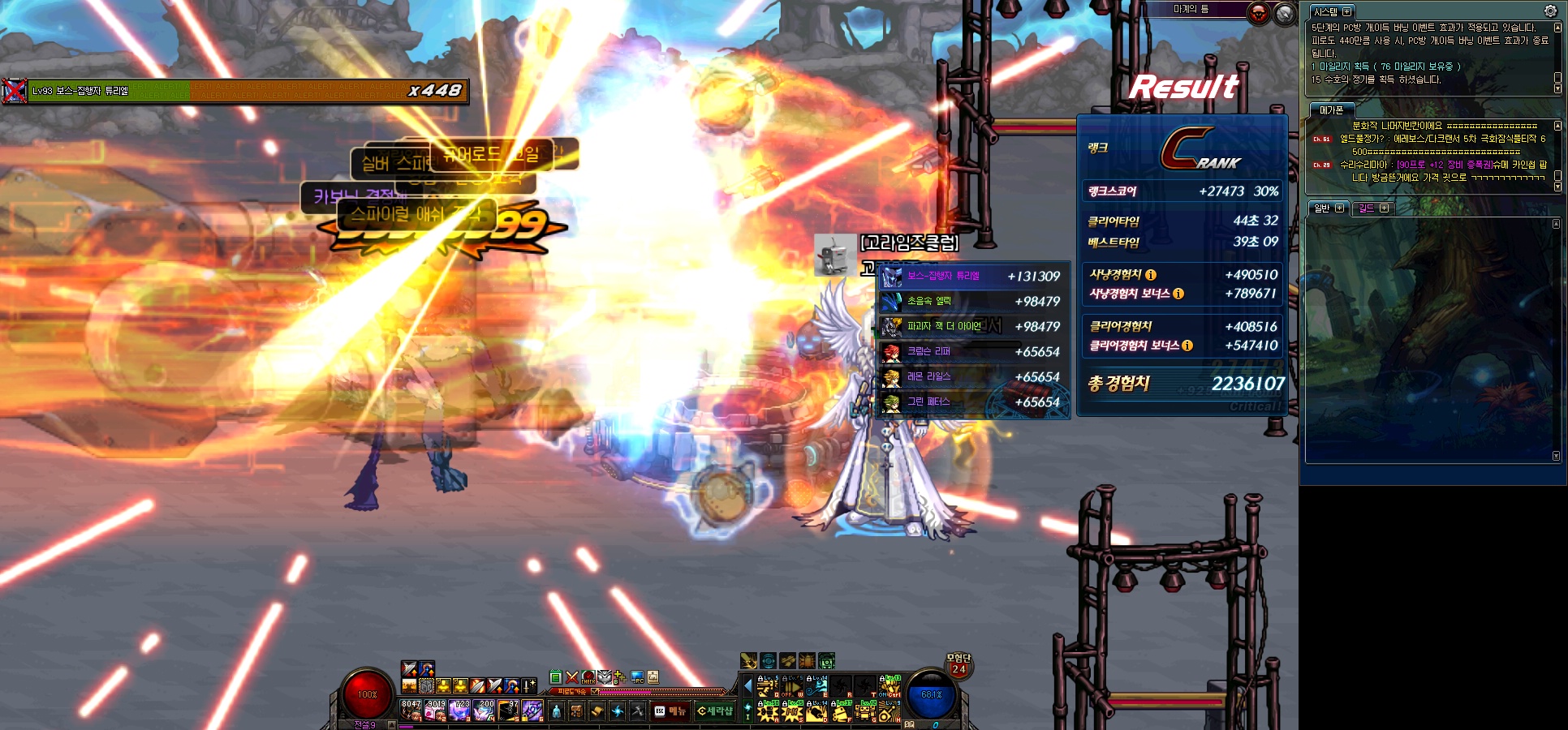Click the PC monitor icon
Screen dimensions: 1568x730
click(637, 677)
